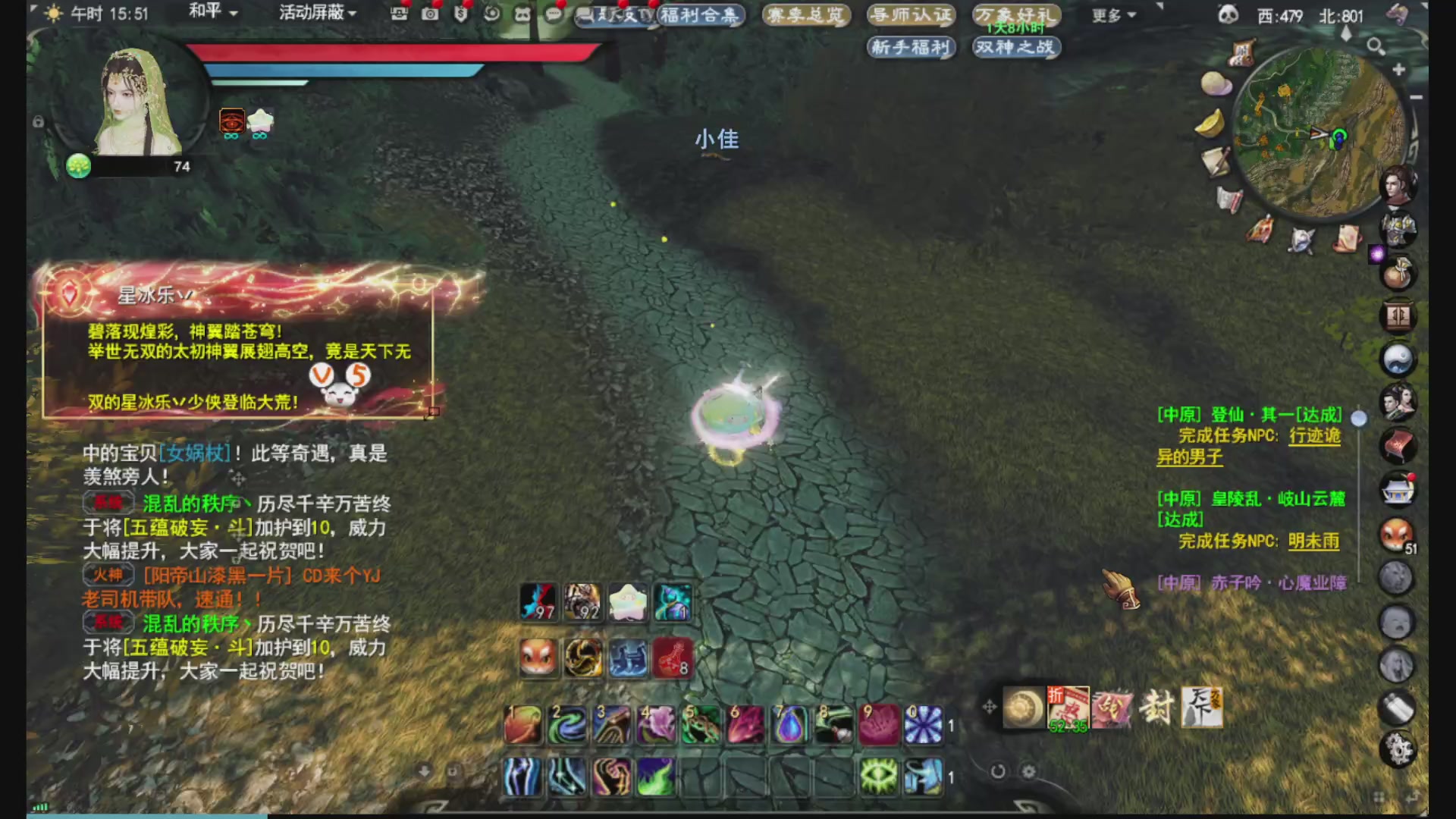Open the yin-yang icon on right sidebar
This screenshot has height=819, width=1456.
point(1398,361)
